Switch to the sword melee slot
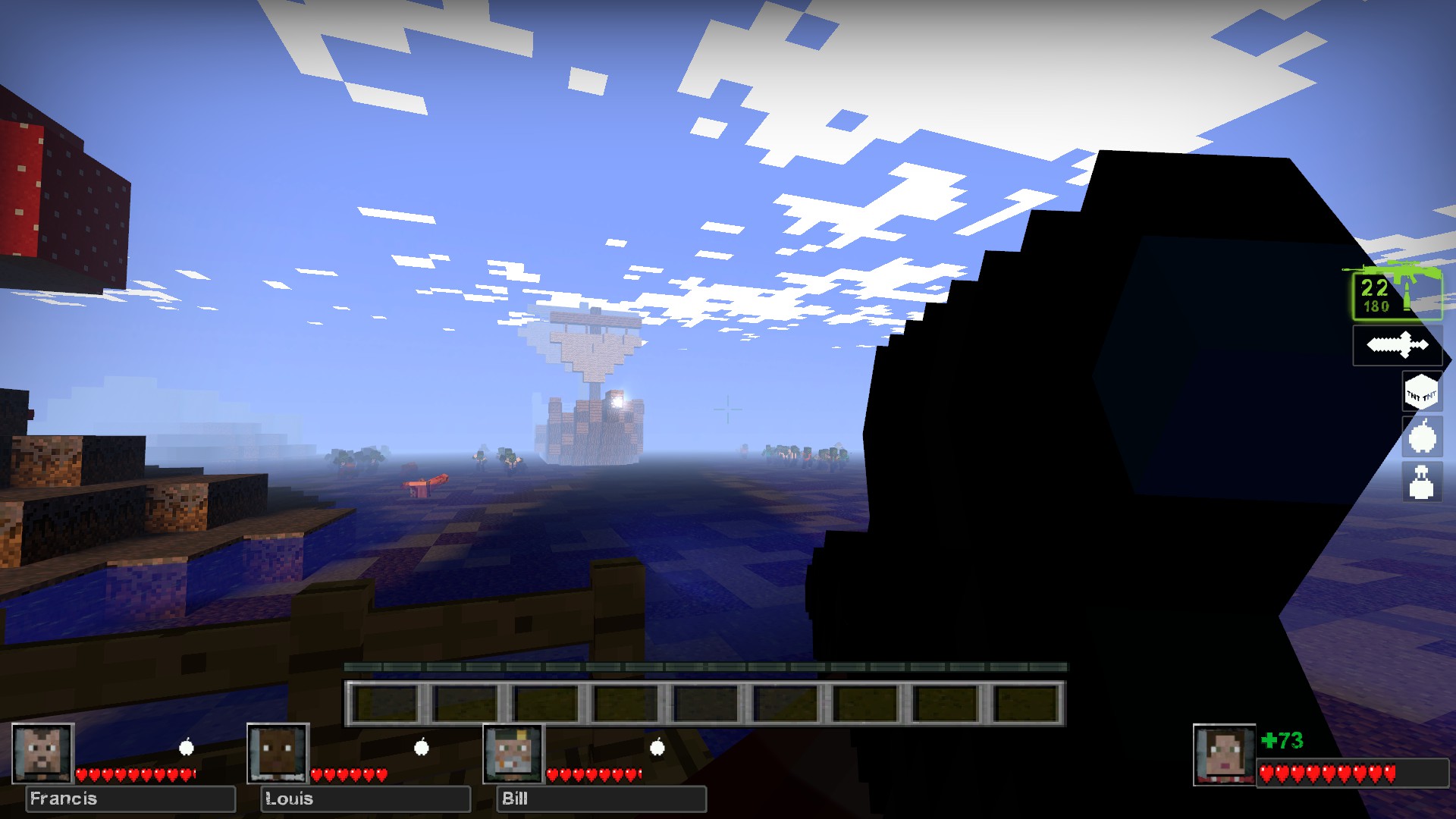Viewport: 1456px width, 819px height. click(1397, 346)
